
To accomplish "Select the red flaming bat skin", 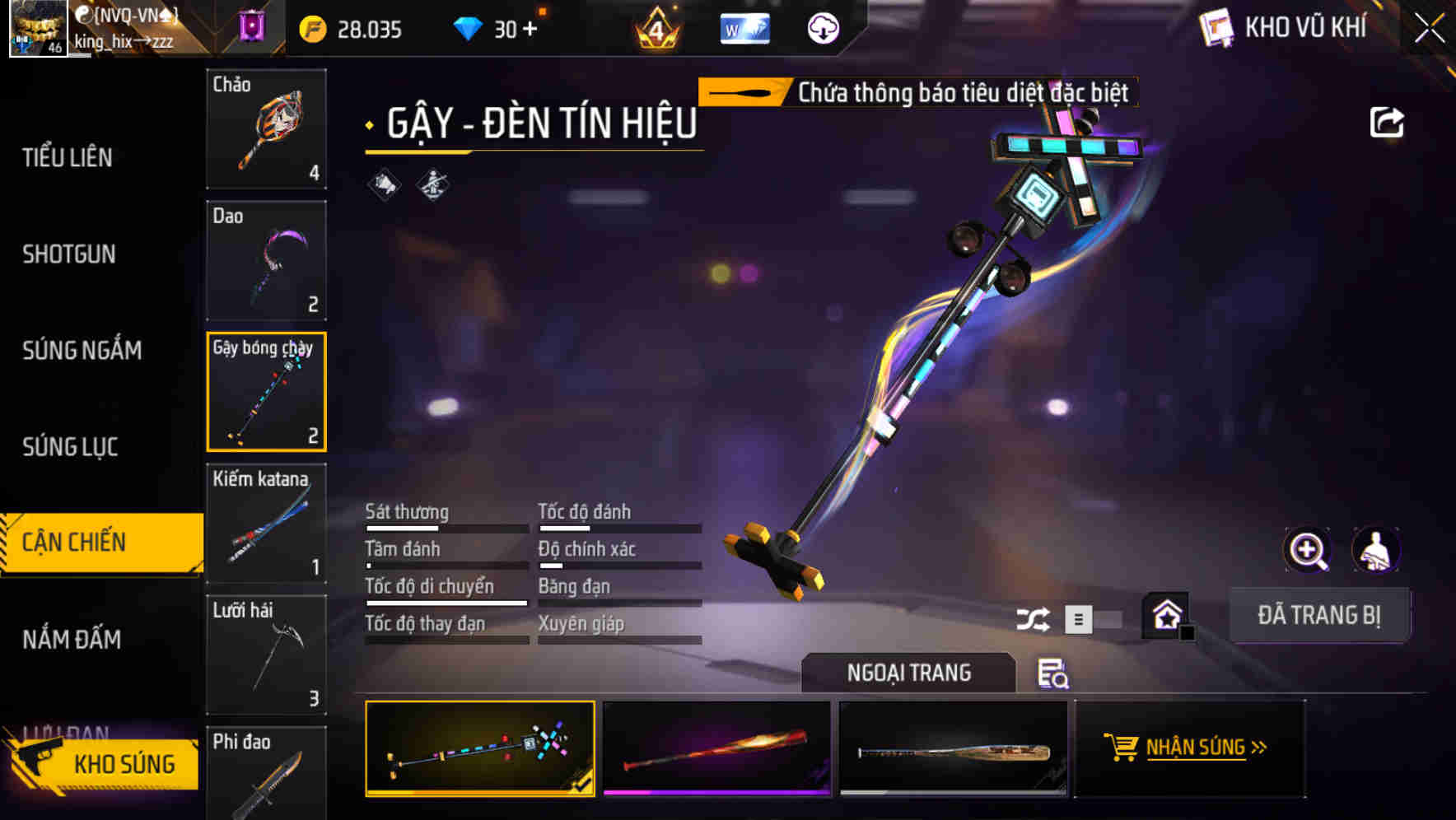I will pos(716,748).
